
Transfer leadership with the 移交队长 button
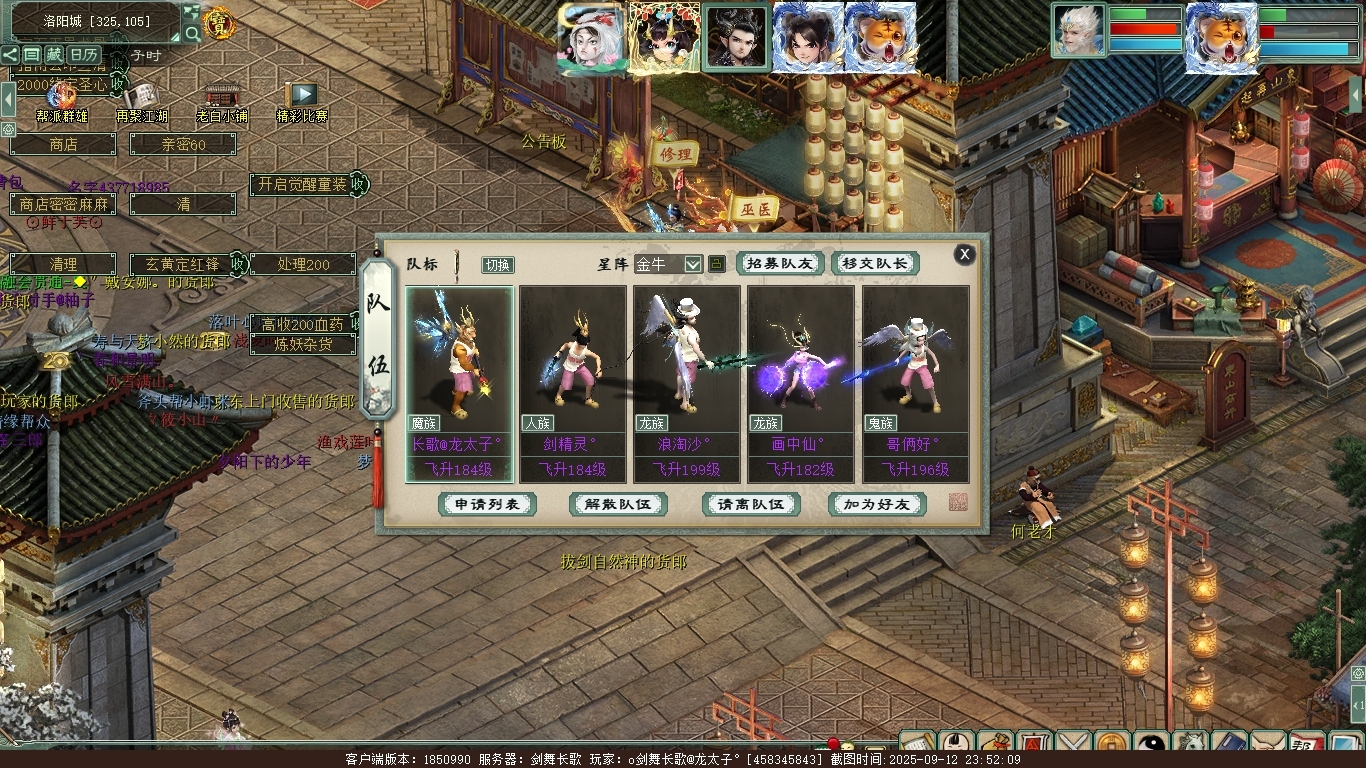pos(875,264)
